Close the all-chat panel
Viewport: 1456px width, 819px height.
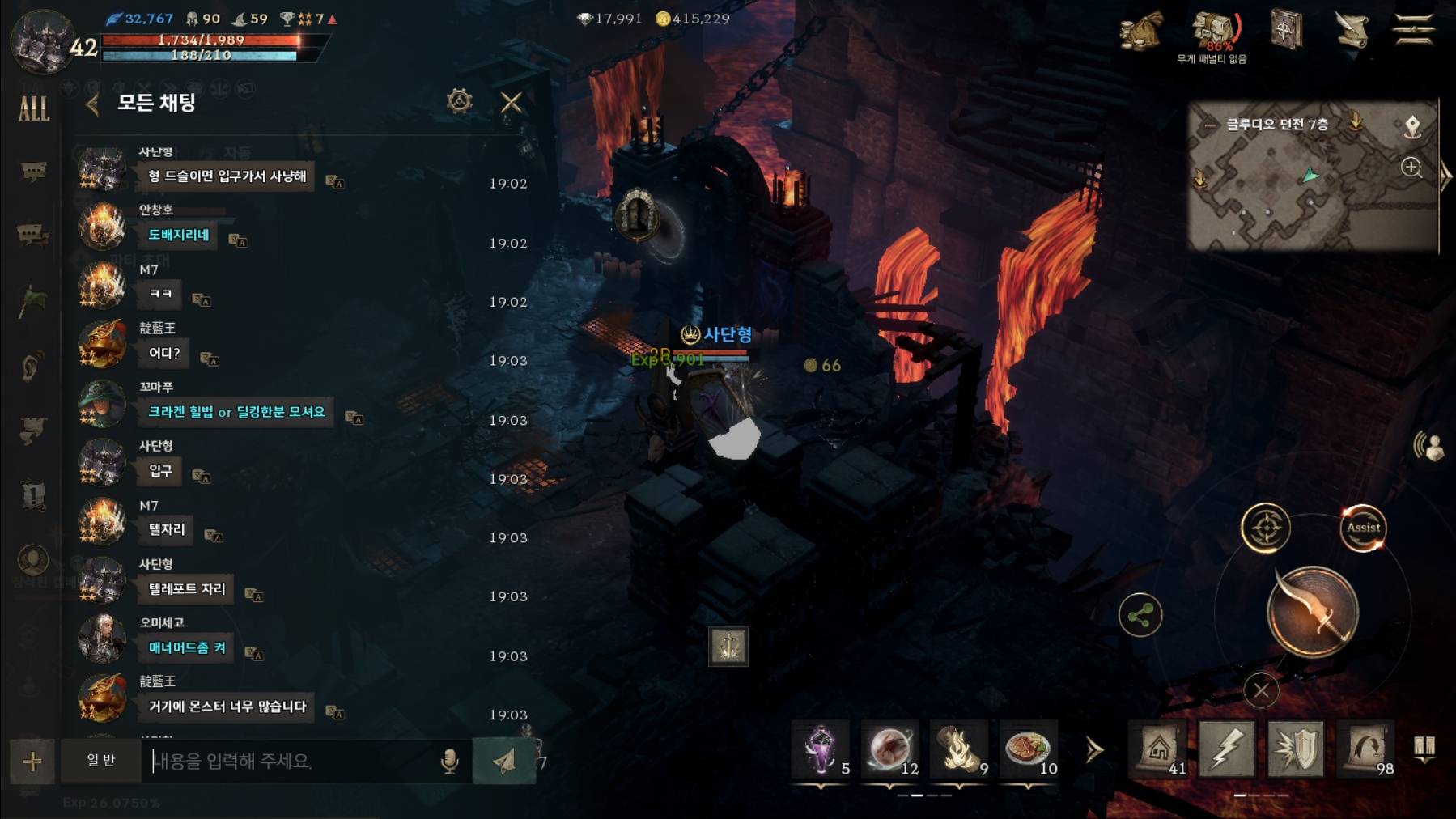pyautogui.click(x=512, y=103)
